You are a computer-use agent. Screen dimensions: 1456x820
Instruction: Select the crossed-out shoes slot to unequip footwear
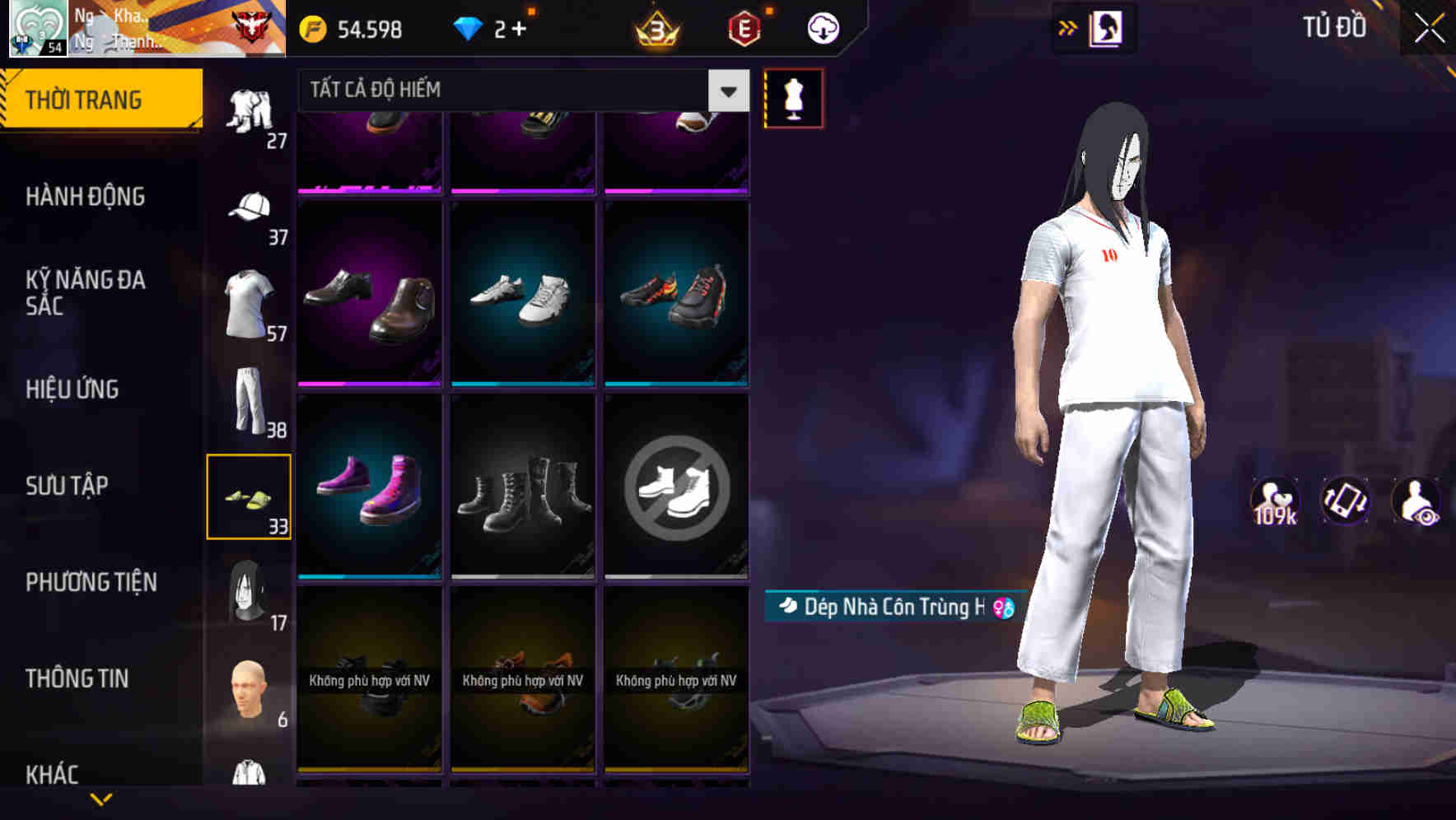coord(677,486)
